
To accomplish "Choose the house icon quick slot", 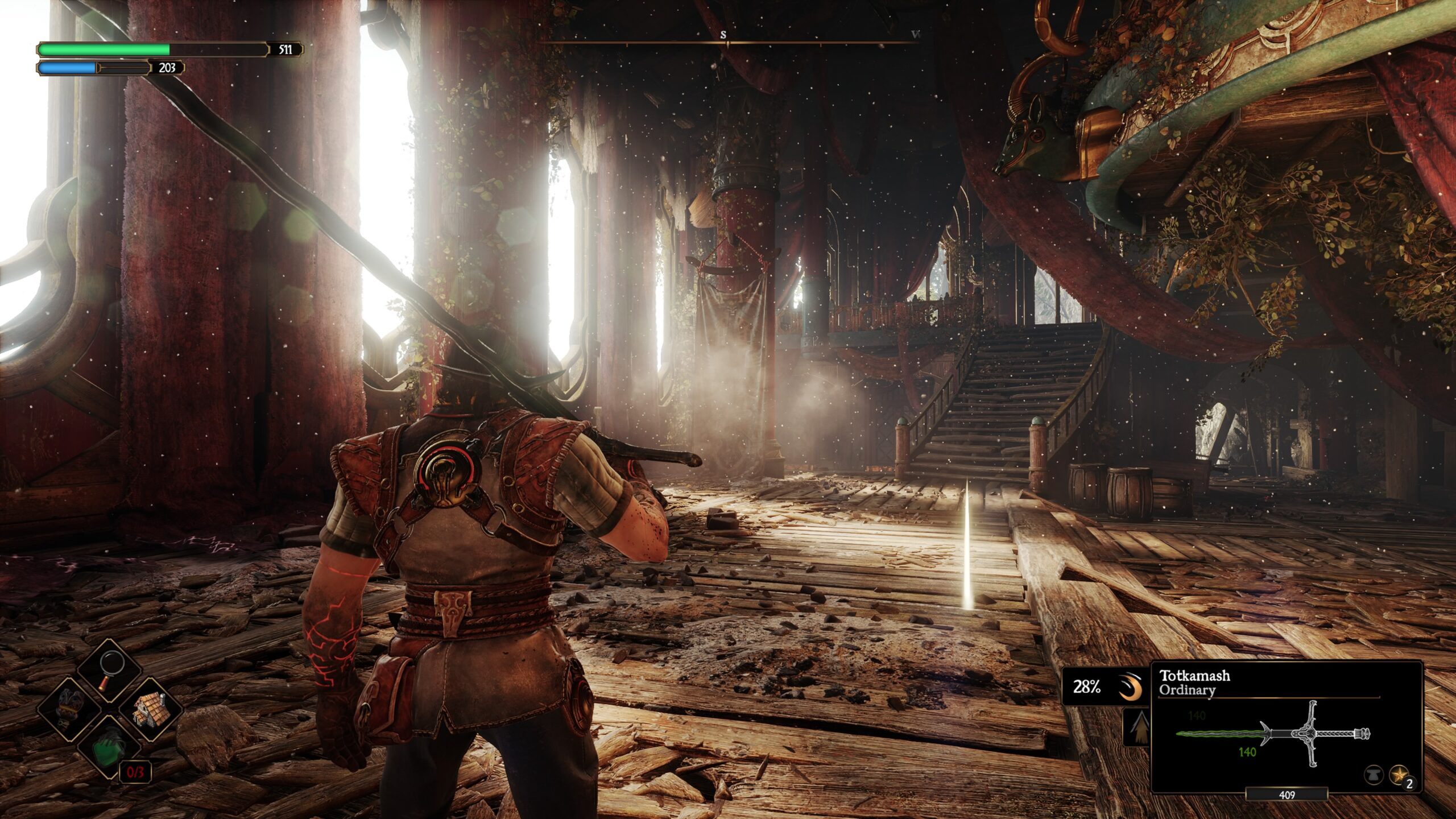I will pyautogui.click(x=149, y=710).
